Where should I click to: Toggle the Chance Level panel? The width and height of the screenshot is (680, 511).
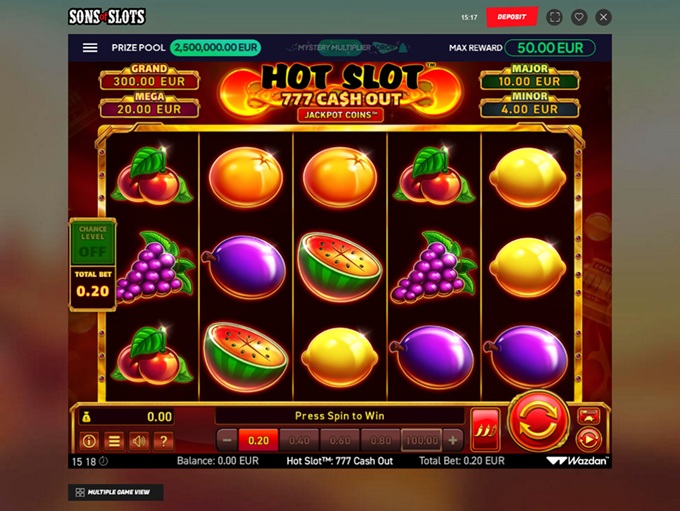tap(92, 242)
